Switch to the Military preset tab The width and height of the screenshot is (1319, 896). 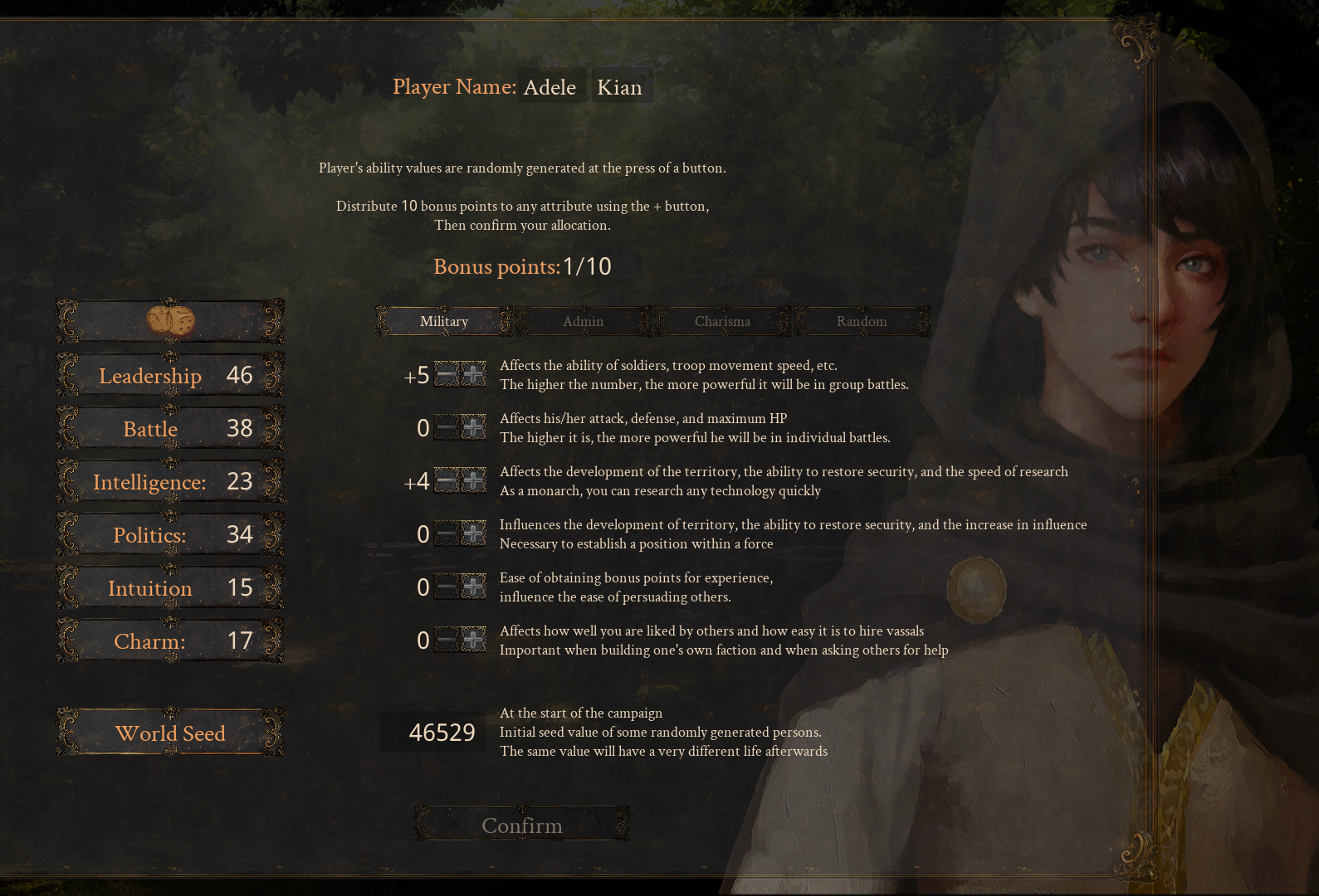tap(444, 322)
